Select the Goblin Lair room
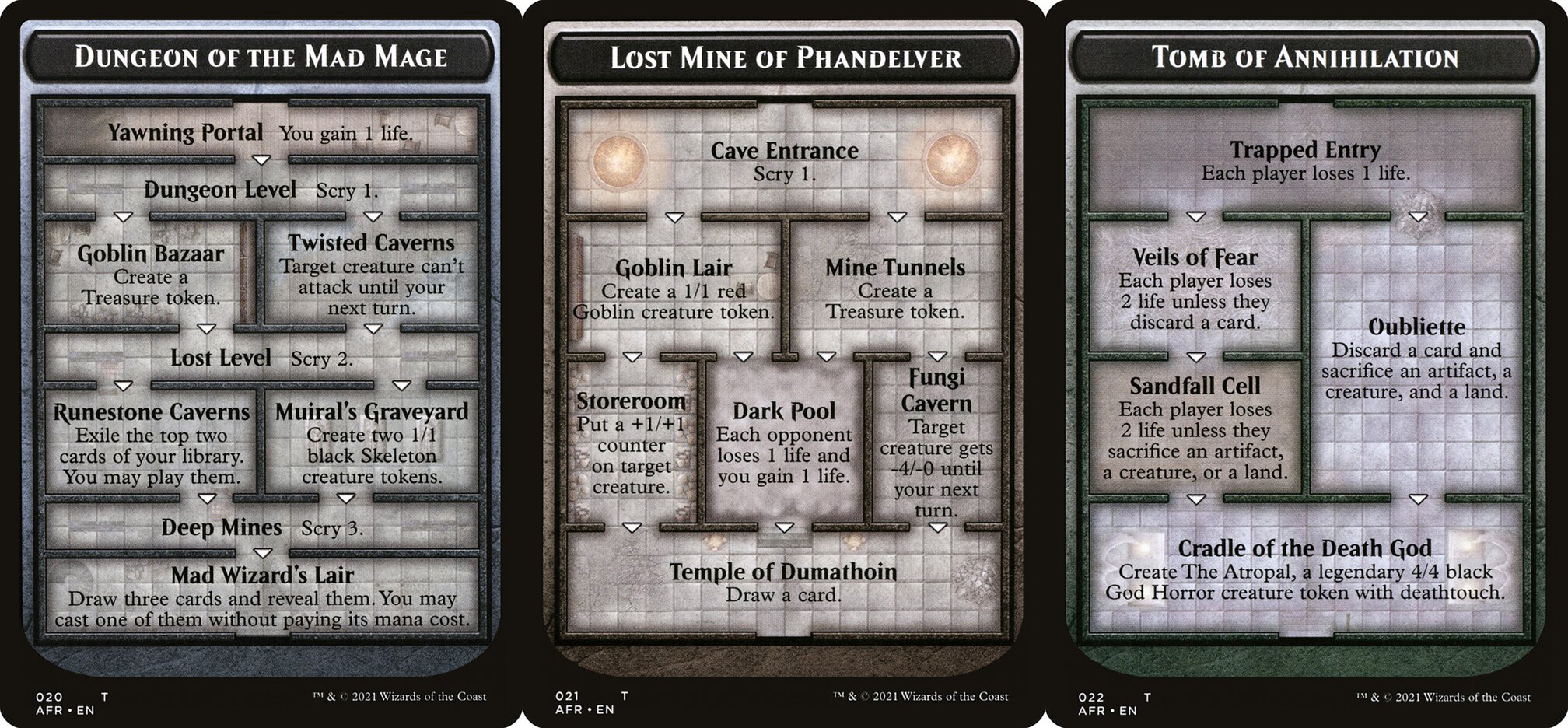Screen dimensions: 1568x728 pyautogui.click(x=674, y=289)
